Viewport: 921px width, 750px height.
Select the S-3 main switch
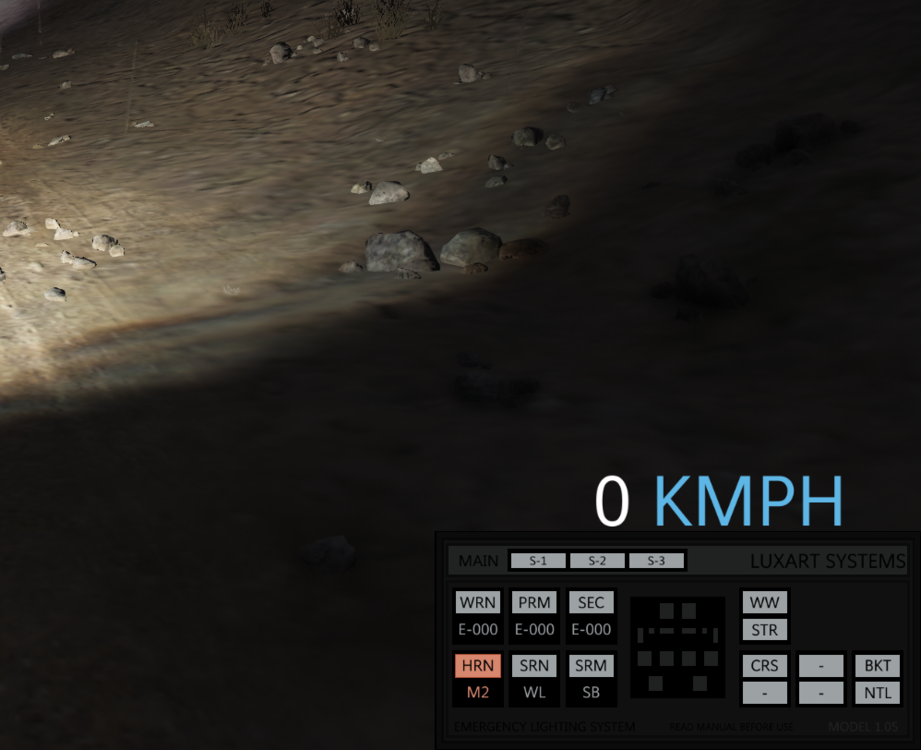(656, 561)
